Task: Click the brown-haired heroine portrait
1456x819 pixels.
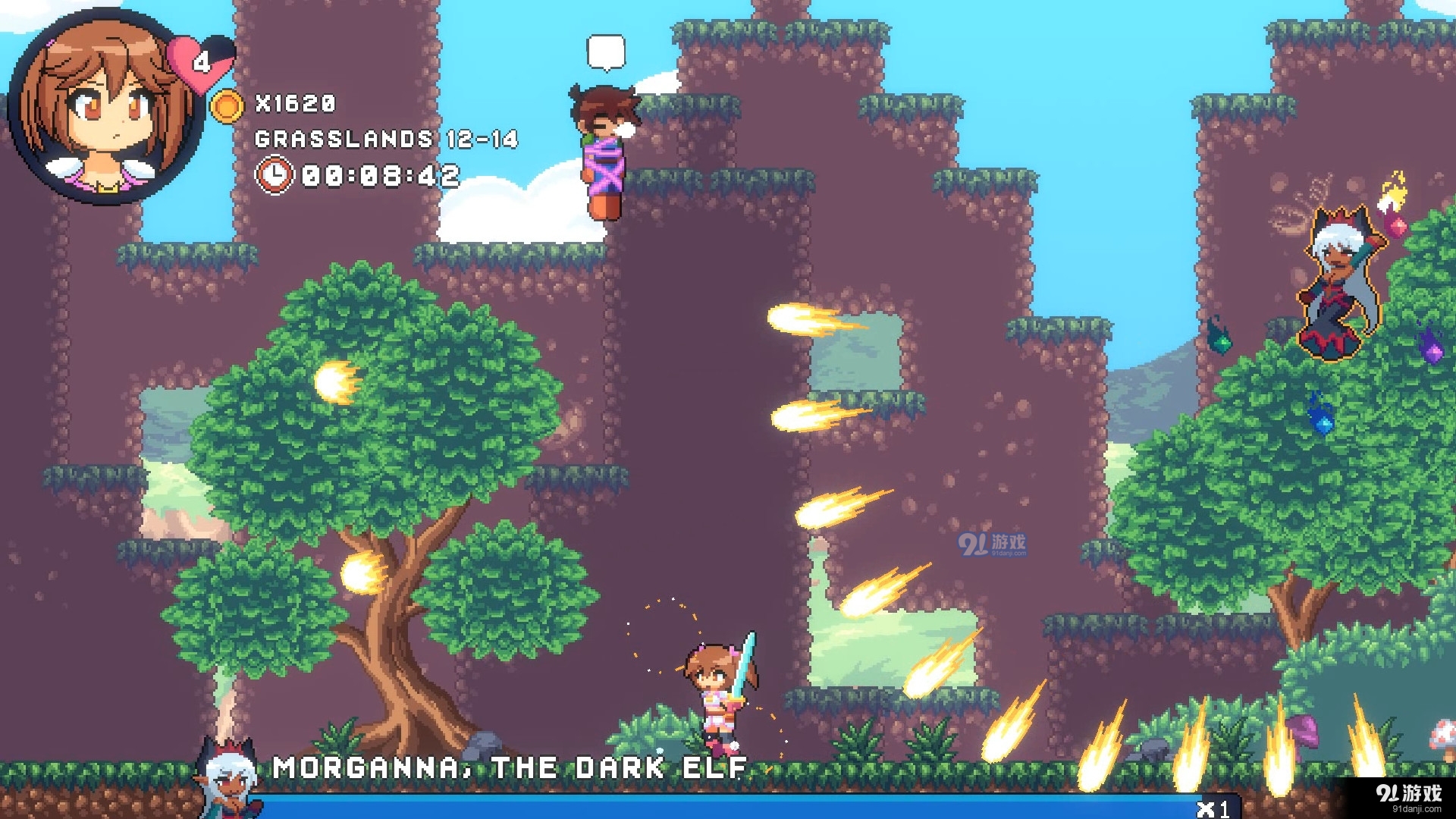Action: pos(105,108)
